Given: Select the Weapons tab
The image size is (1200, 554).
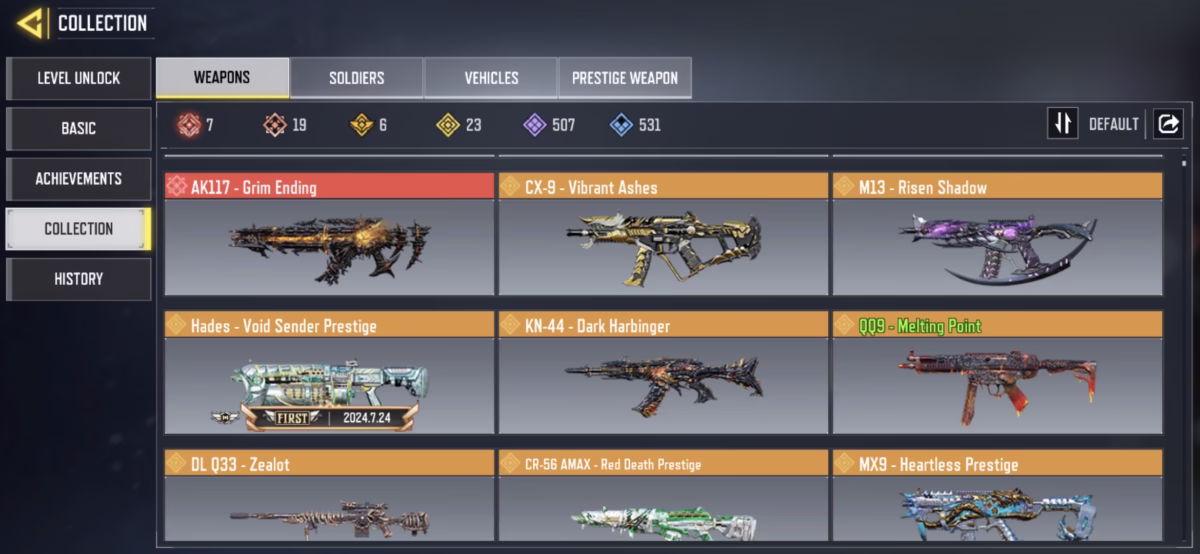Looking at the screenshot, I should pos(222,78).
